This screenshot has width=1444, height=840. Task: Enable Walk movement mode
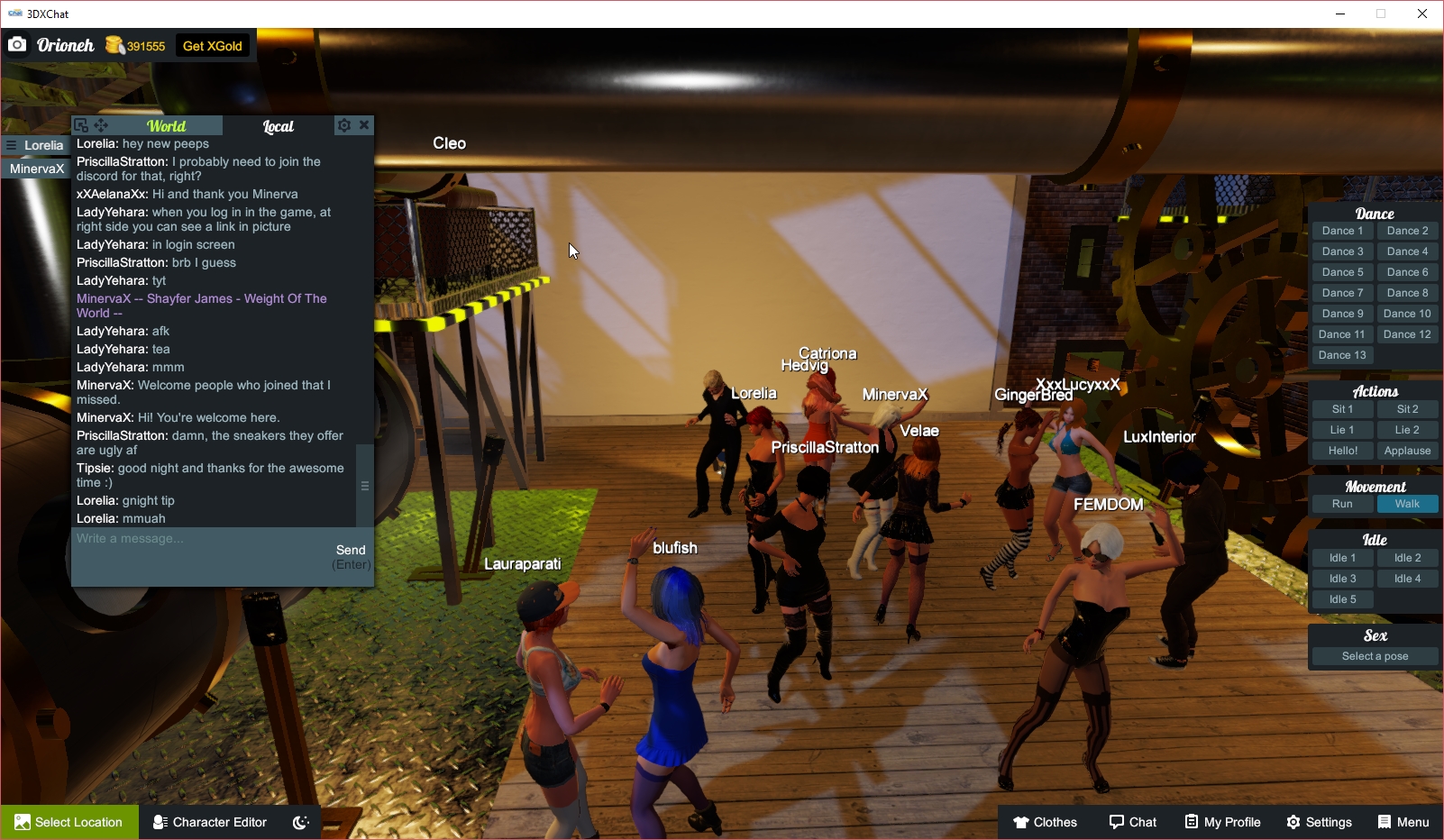pos(1407,504)
